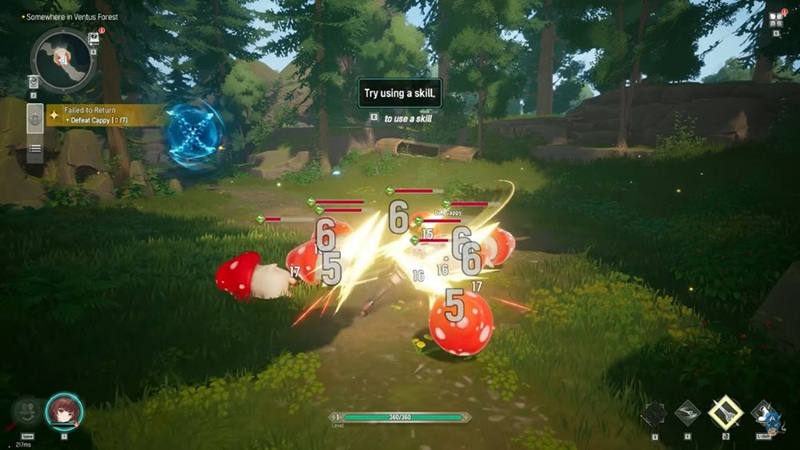This screenshot has width=800, height=450.
Task: Activate the highlighted sword skill icon
Action: tap(725, 412)
